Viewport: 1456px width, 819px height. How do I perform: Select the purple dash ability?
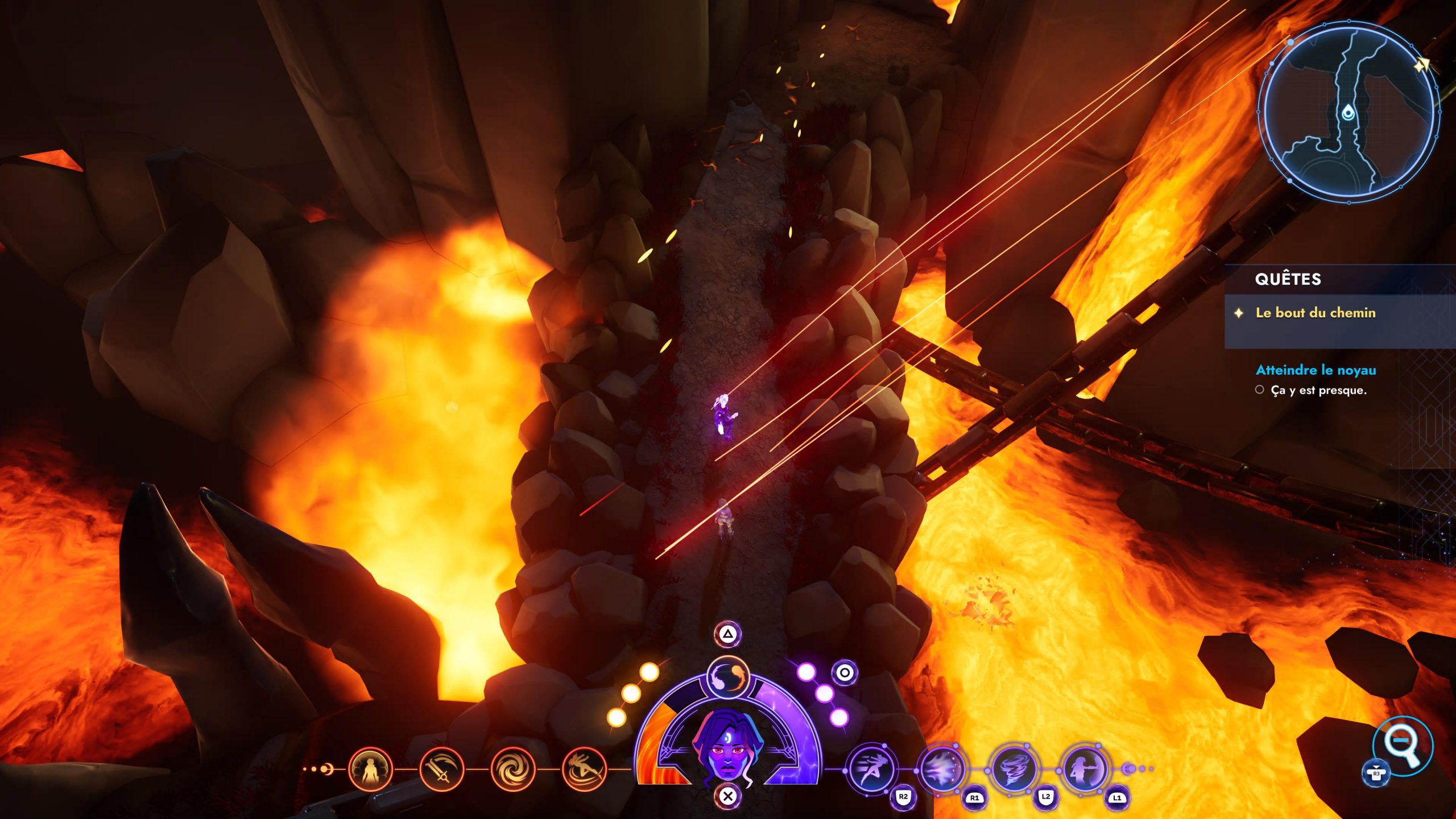(871, 770)
